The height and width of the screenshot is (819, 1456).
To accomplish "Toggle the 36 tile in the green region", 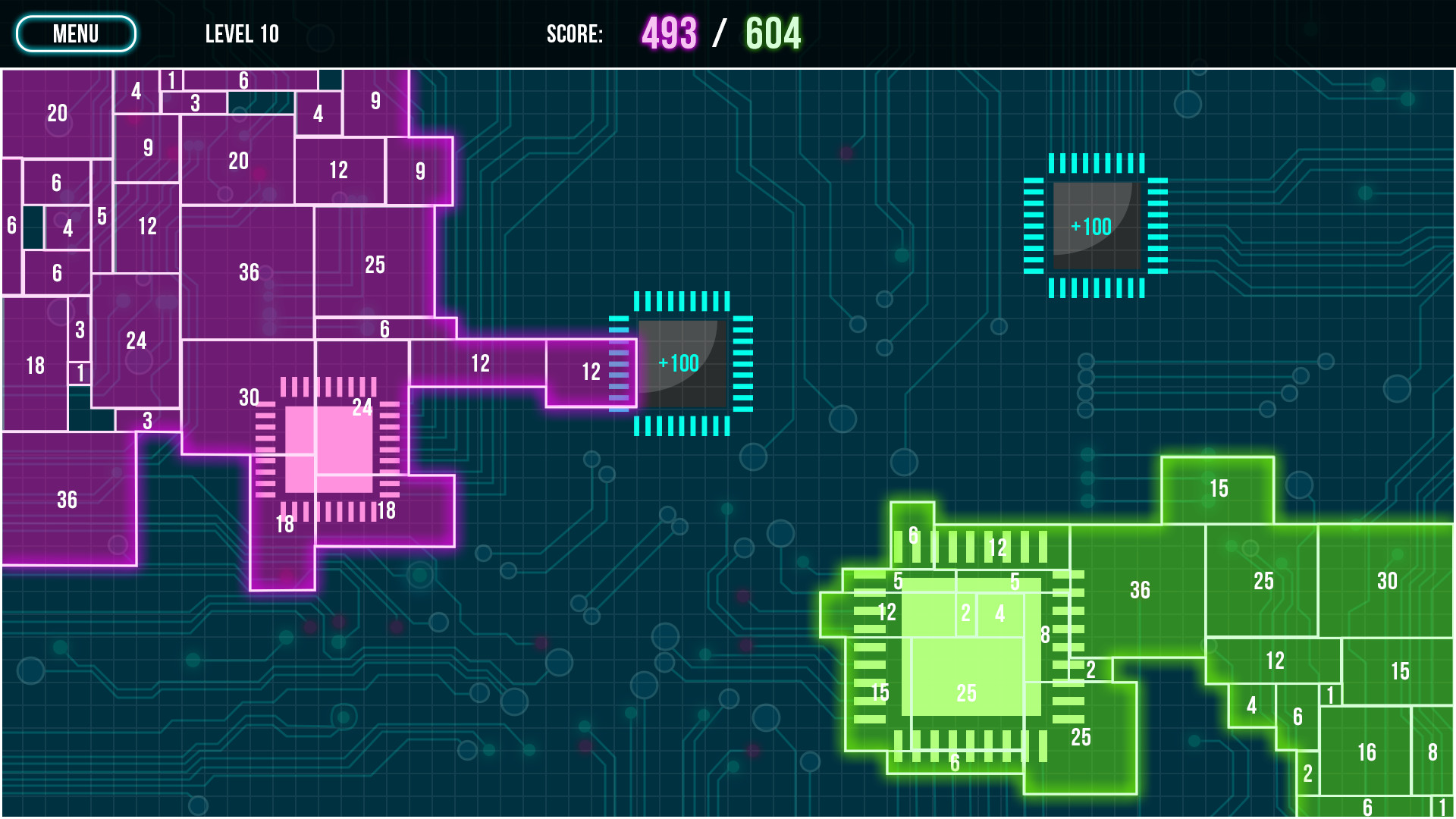I will (x=1141, y=588).
